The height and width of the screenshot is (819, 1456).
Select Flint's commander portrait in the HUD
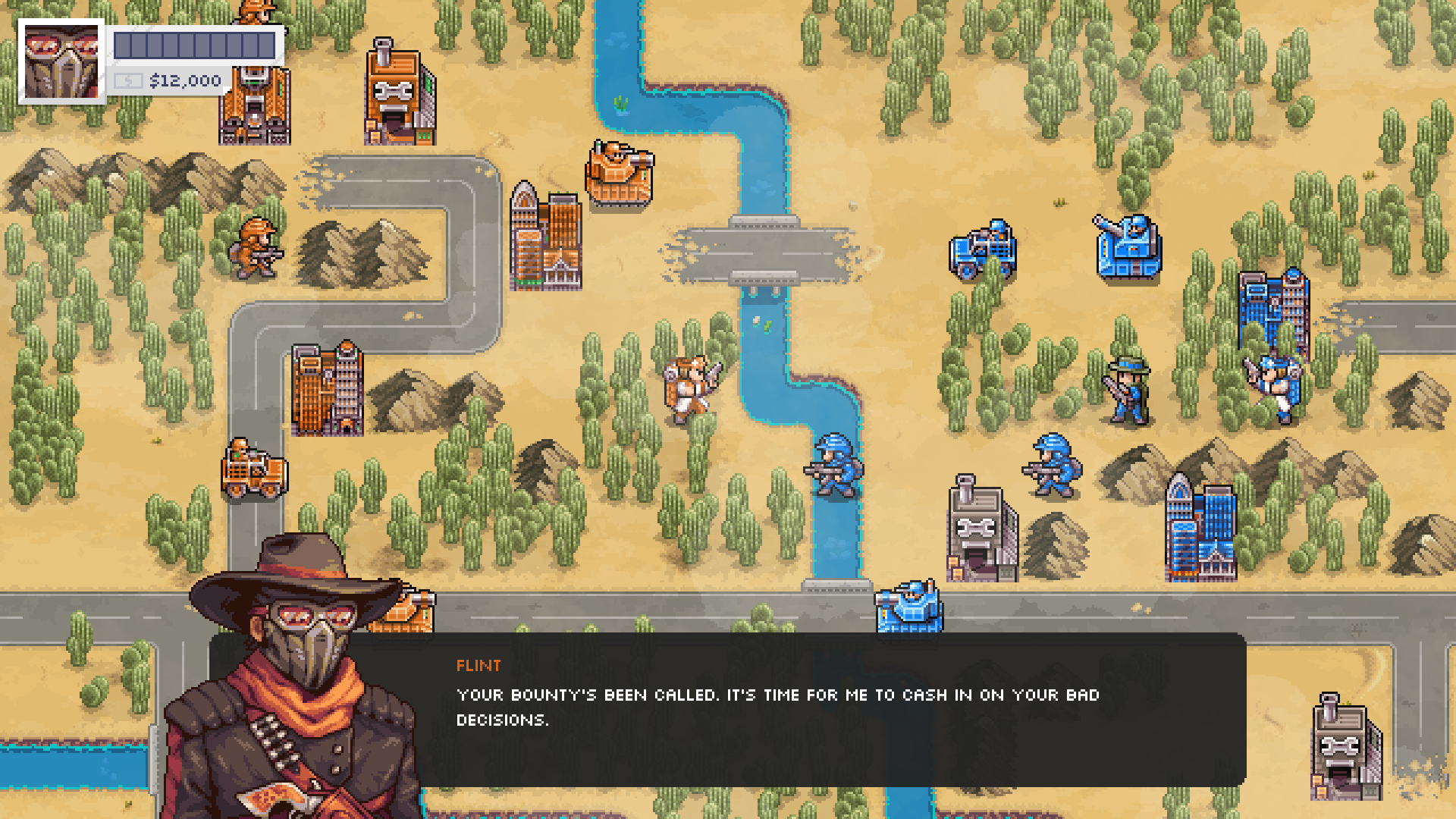pos(61,61)
